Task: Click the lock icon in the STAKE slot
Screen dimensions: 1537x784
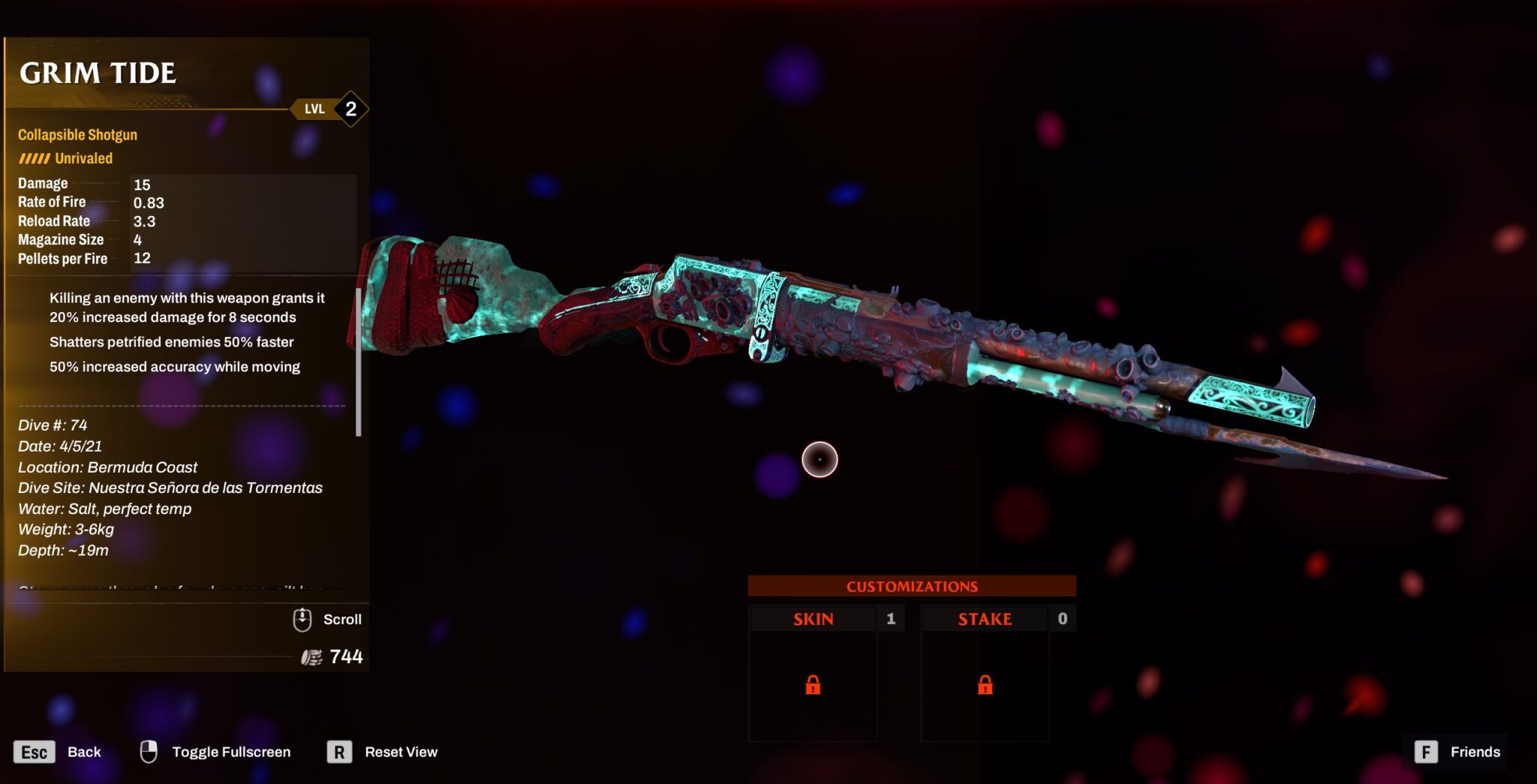Action: [985, 686]
